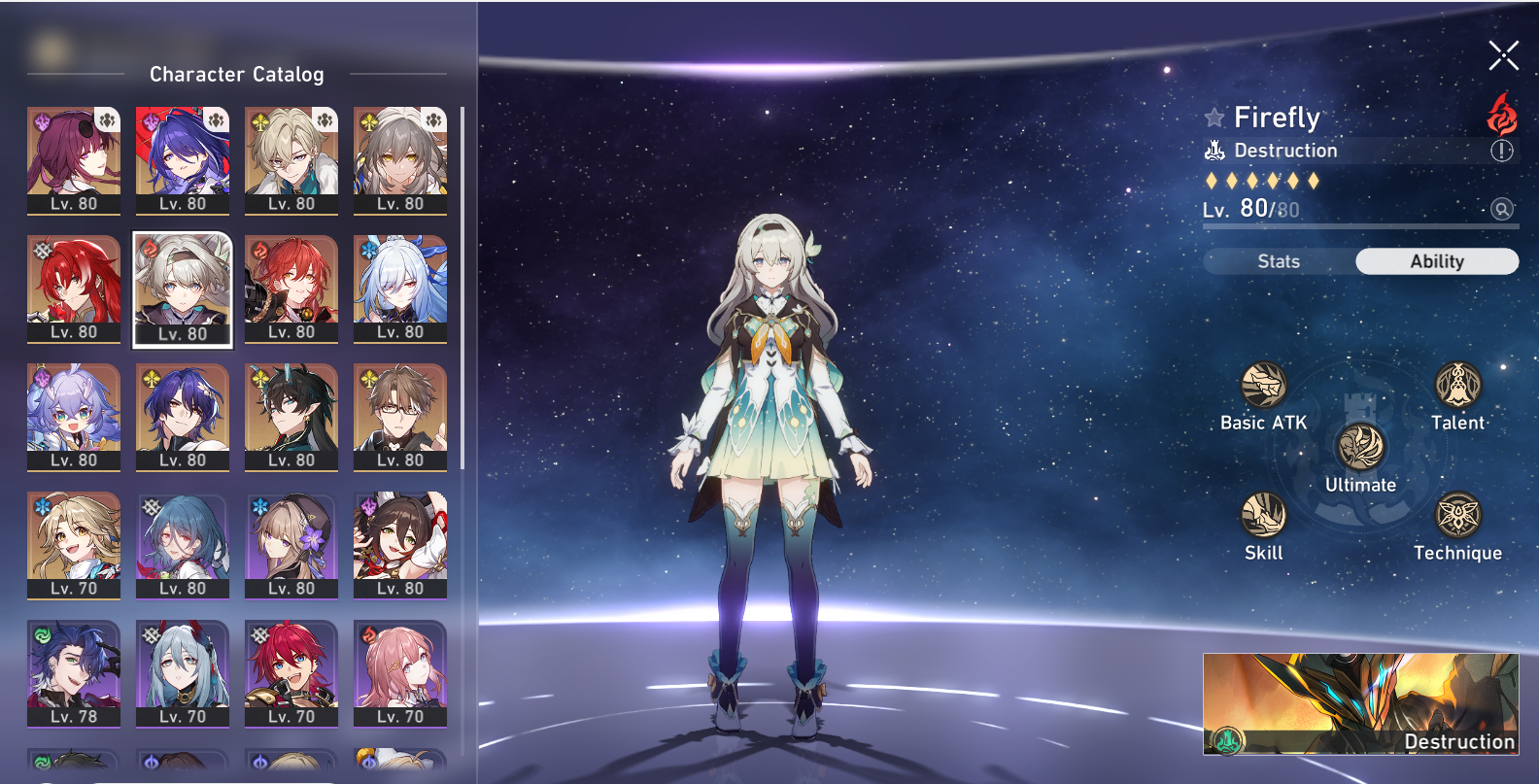This screenshot has width=1539, height=784.
Task: Open the Ultimate ability details
Action: click(1360, 448)
